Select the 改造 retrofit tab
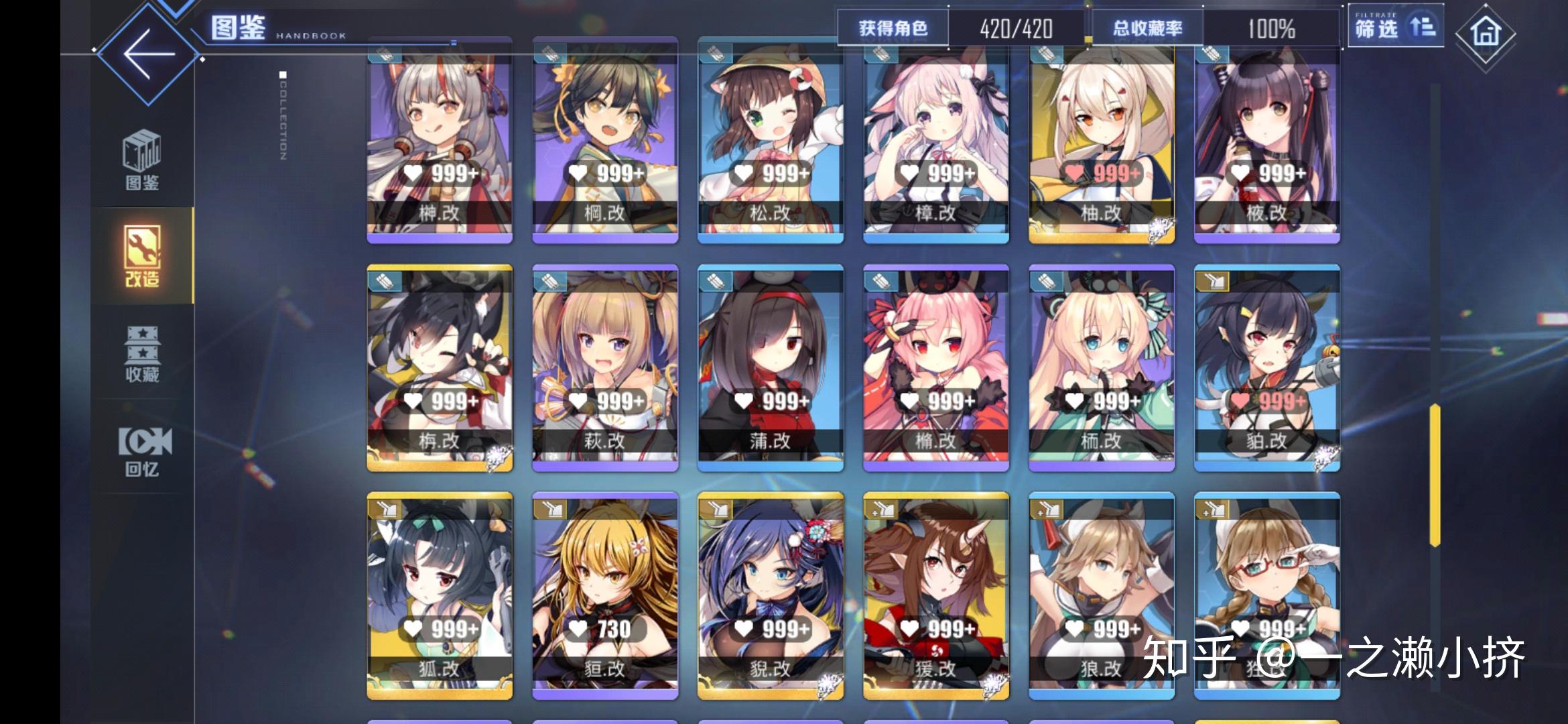The image size is (1568, 724). (142, 256)
